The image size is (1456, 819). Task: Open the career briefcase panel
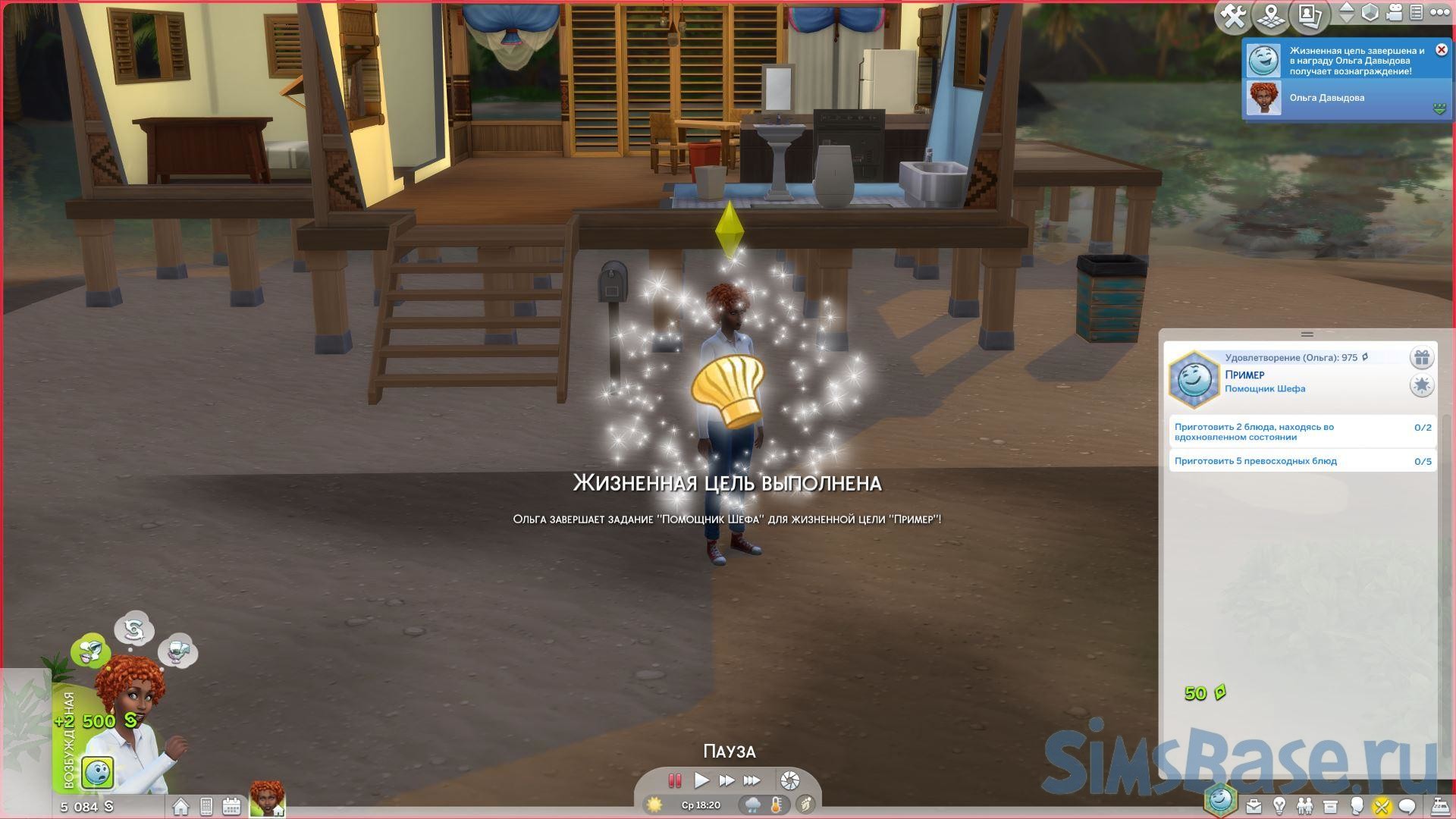click(1254, 806)
